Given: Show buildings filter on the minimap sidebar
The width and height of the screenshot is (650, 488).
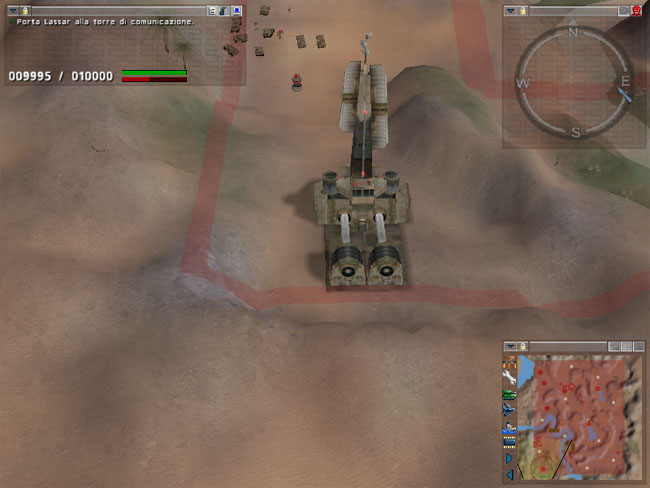Looking at the screenshot, I should click(x=510, y=362).
